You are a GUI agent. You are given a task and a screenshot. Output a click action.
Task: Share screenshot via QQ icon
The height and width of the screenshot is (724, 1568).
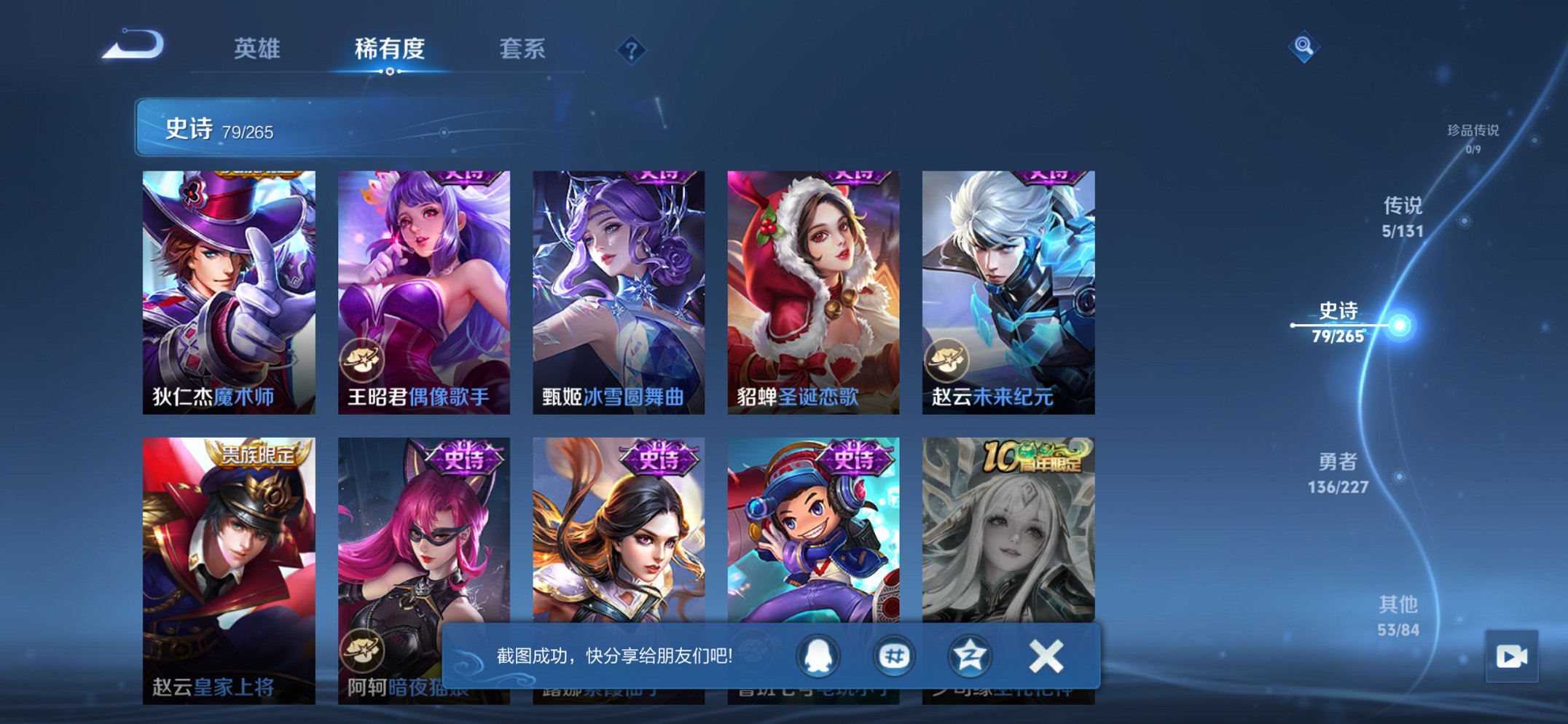pyautogui.click(x=818, y=655)
